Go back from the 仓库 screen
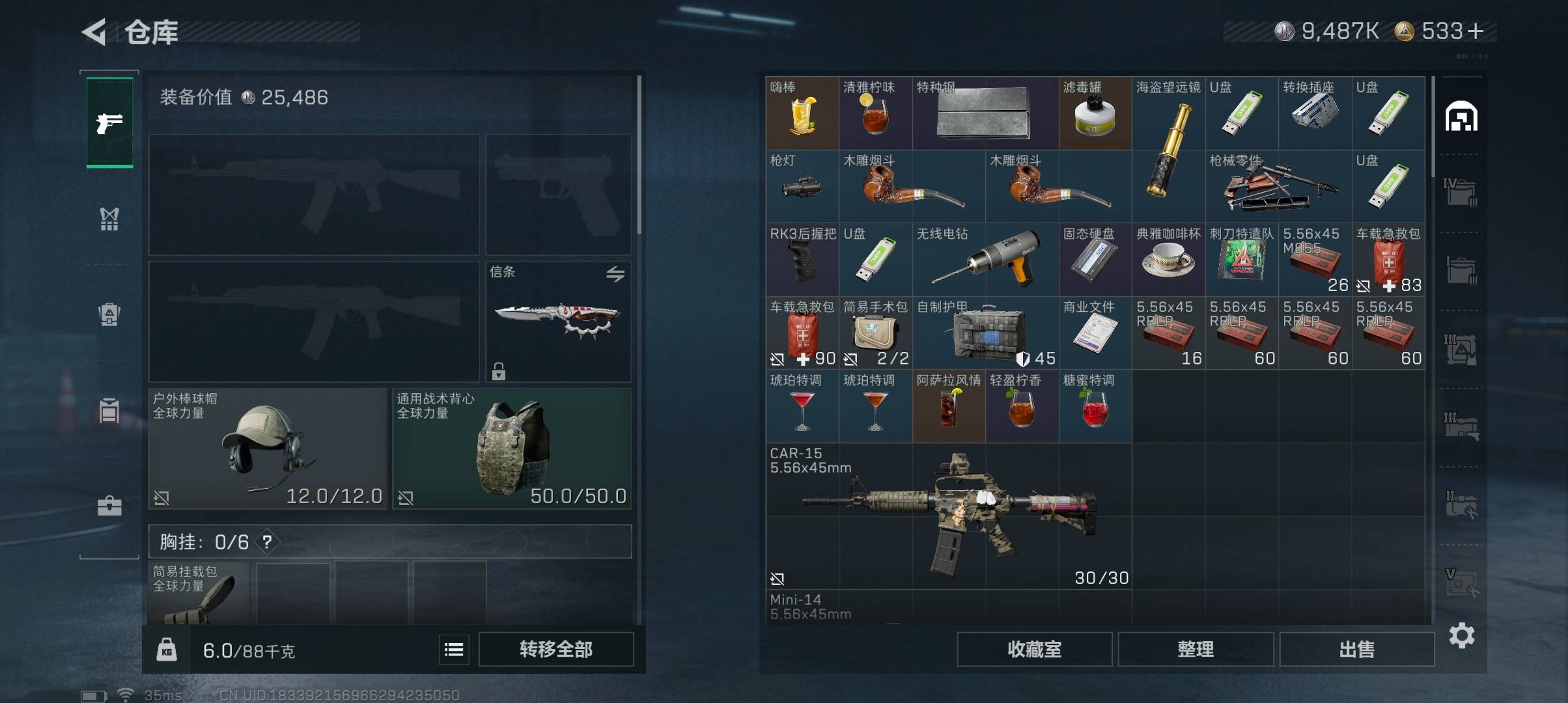This screenshot has height=703, width=1568. (x=94, y=32)
